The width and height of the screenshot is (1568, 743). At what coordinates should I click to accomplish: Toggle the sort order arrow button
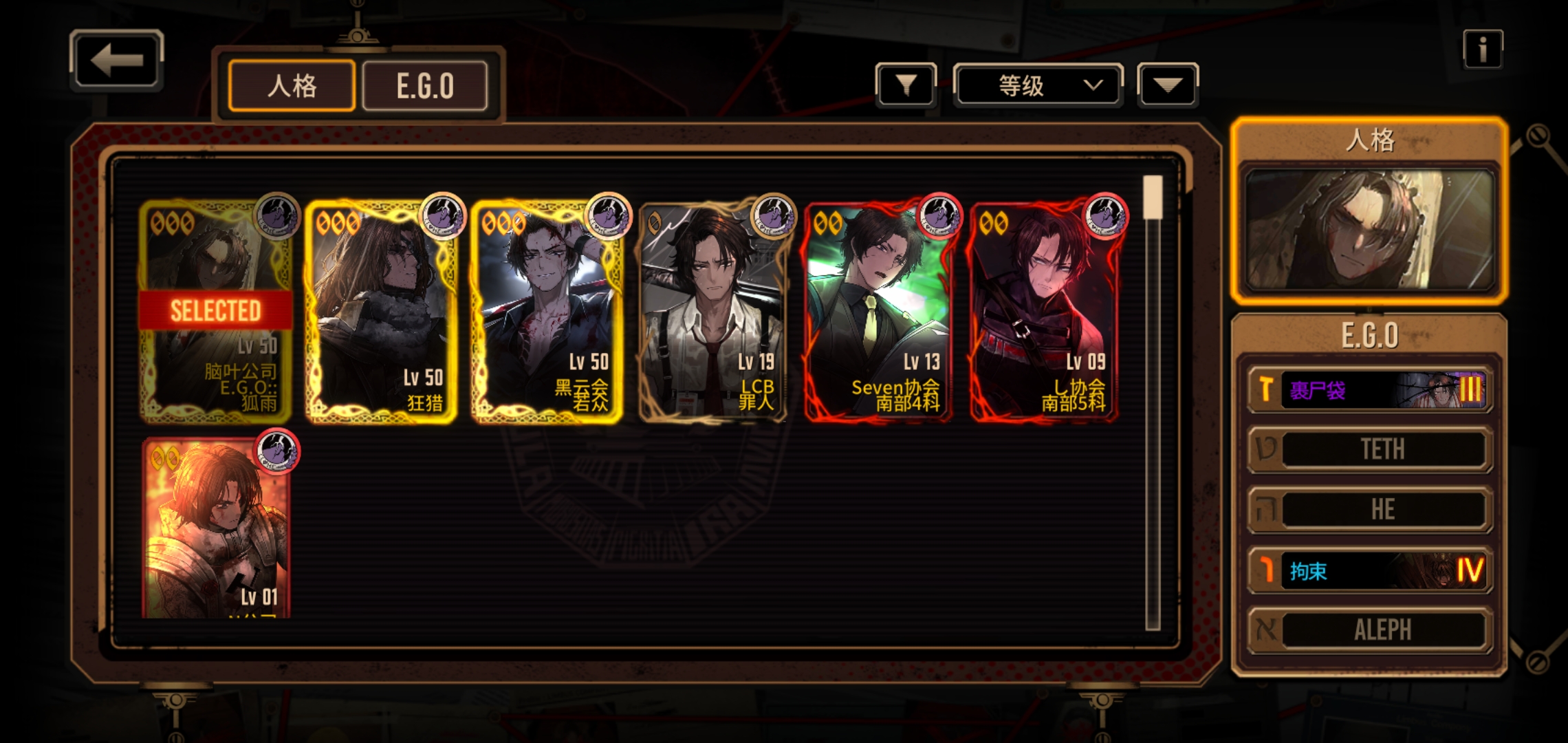click(x=1168, y=85)
